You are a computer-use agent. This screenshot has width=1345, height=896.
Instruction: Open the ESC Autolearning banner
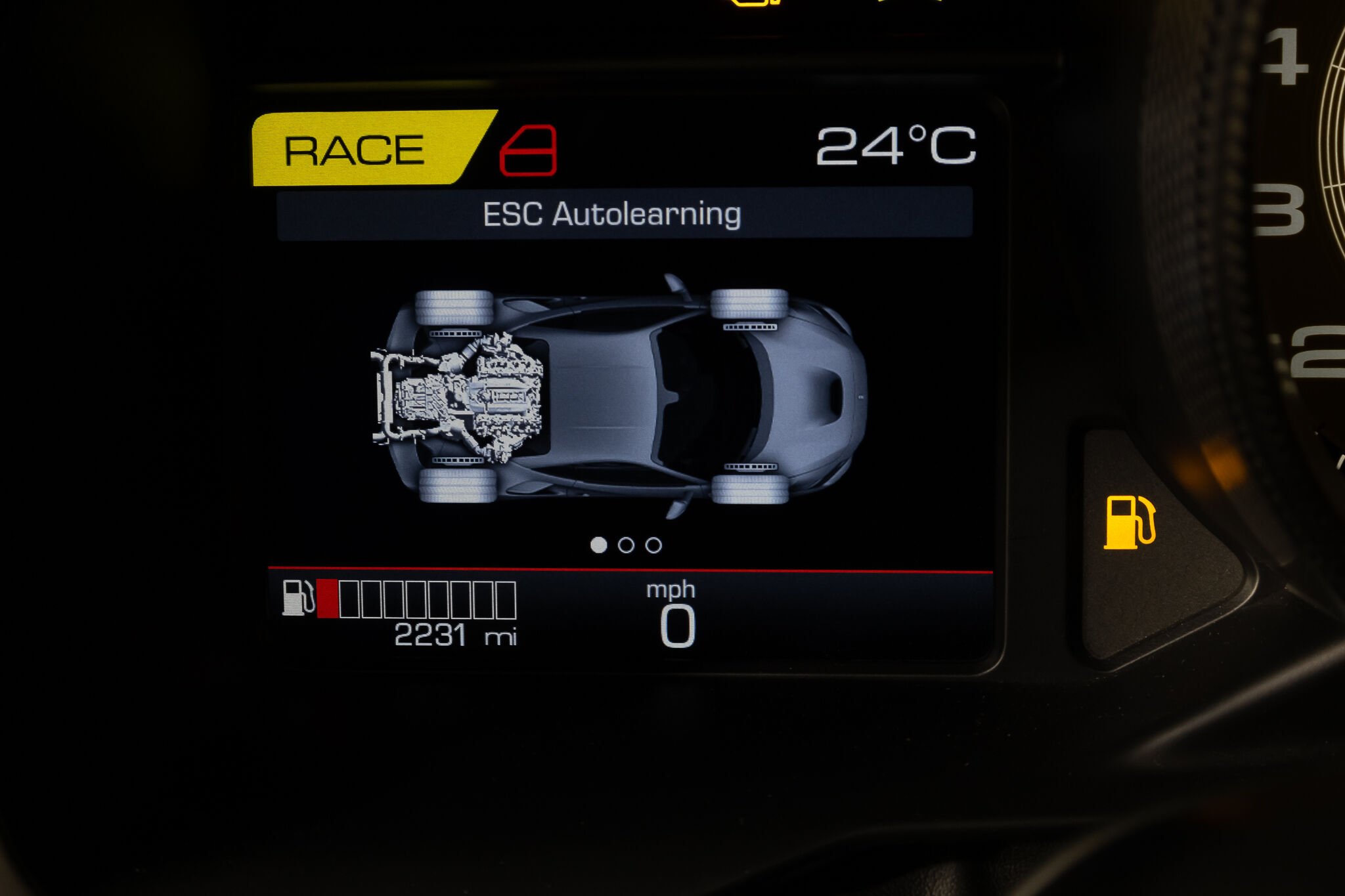[624, 214]
